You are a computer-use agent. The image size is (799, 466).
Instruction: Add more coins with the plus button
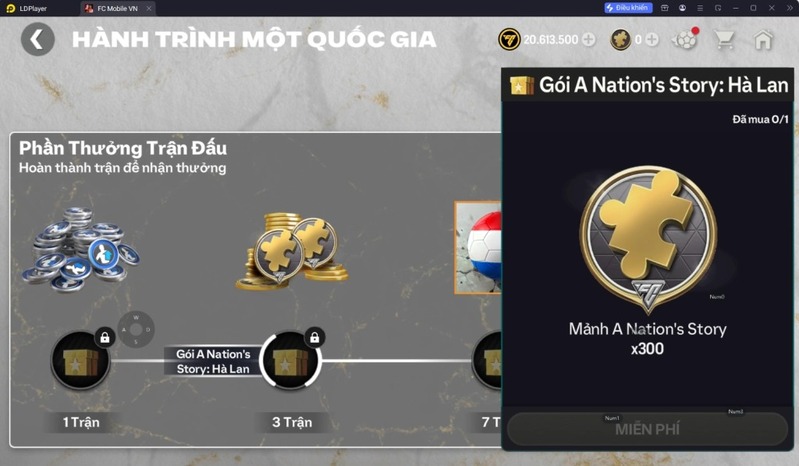pos(588,40)
